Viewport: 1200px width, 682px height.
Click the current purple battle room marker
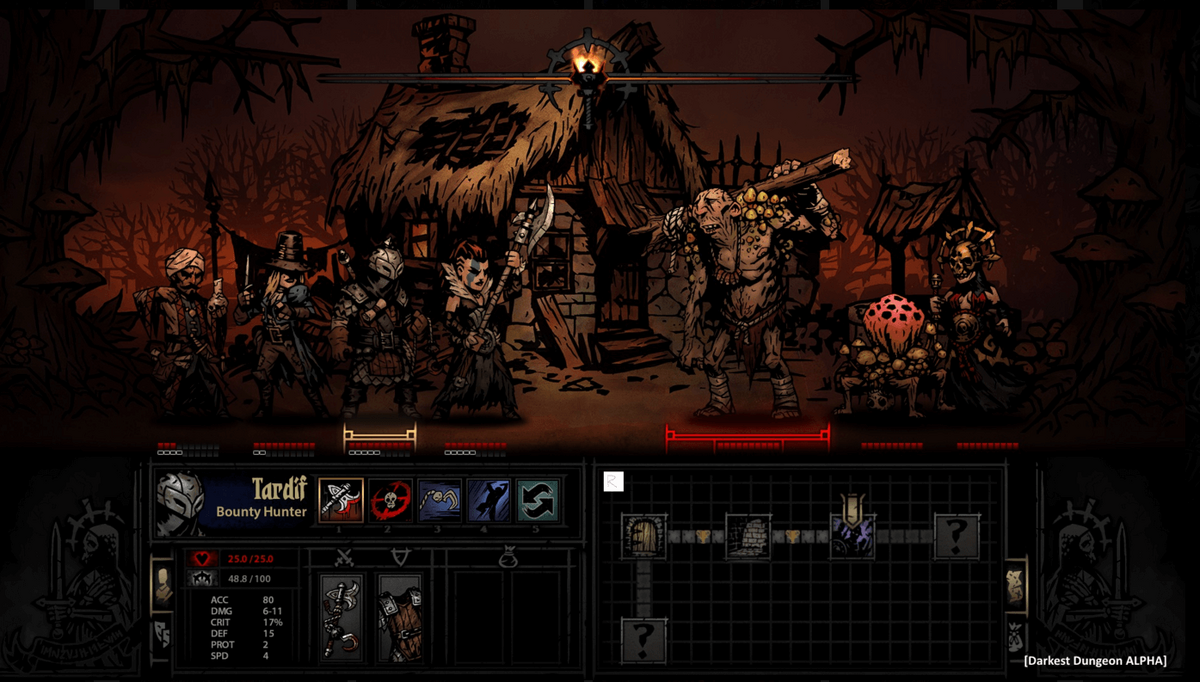(x=852, y=537)
